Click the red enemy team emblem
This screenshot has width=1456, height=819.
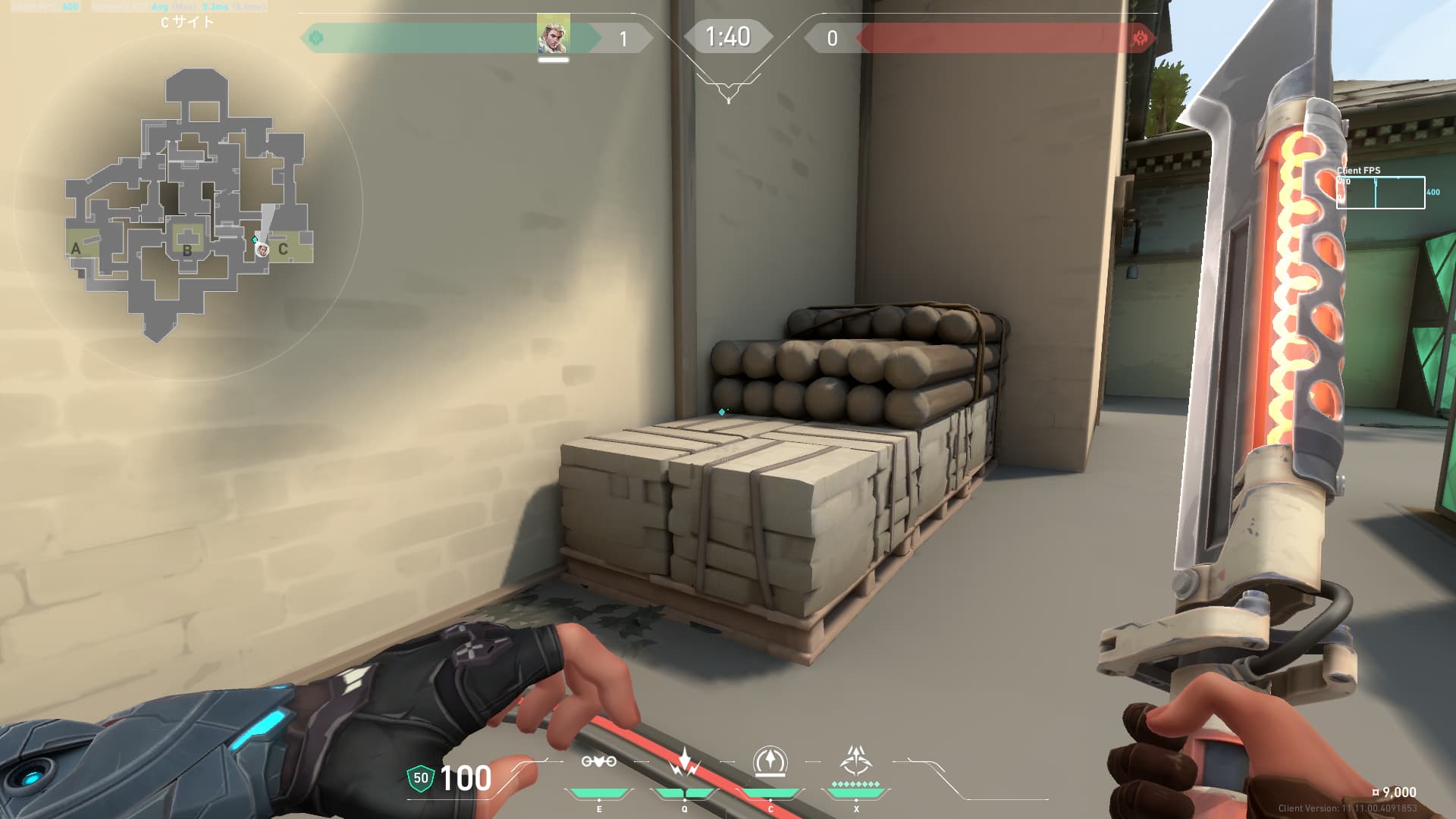pos(1139,38)
